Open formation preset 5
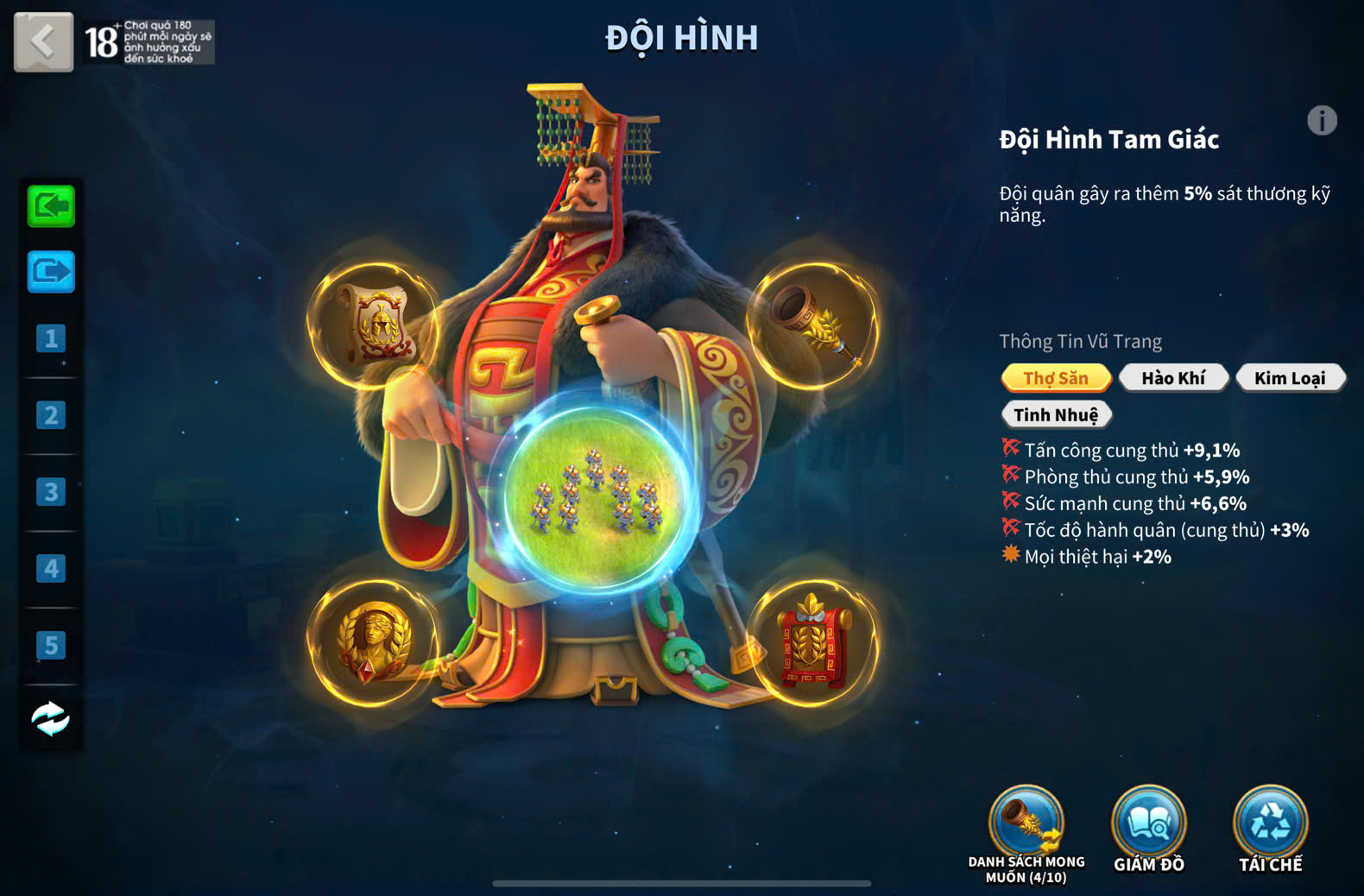This screenshot has width=1364, height=896. coord(51,645)
